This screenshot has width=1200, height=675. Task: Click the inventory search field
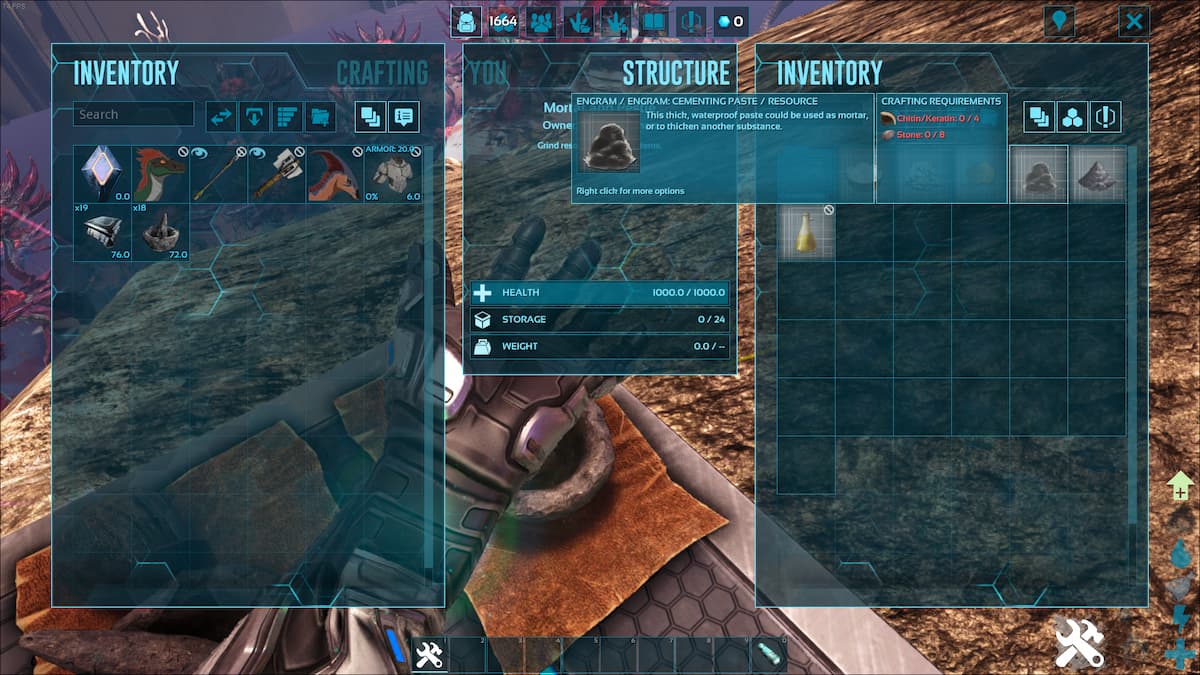(x=133, y=114)
